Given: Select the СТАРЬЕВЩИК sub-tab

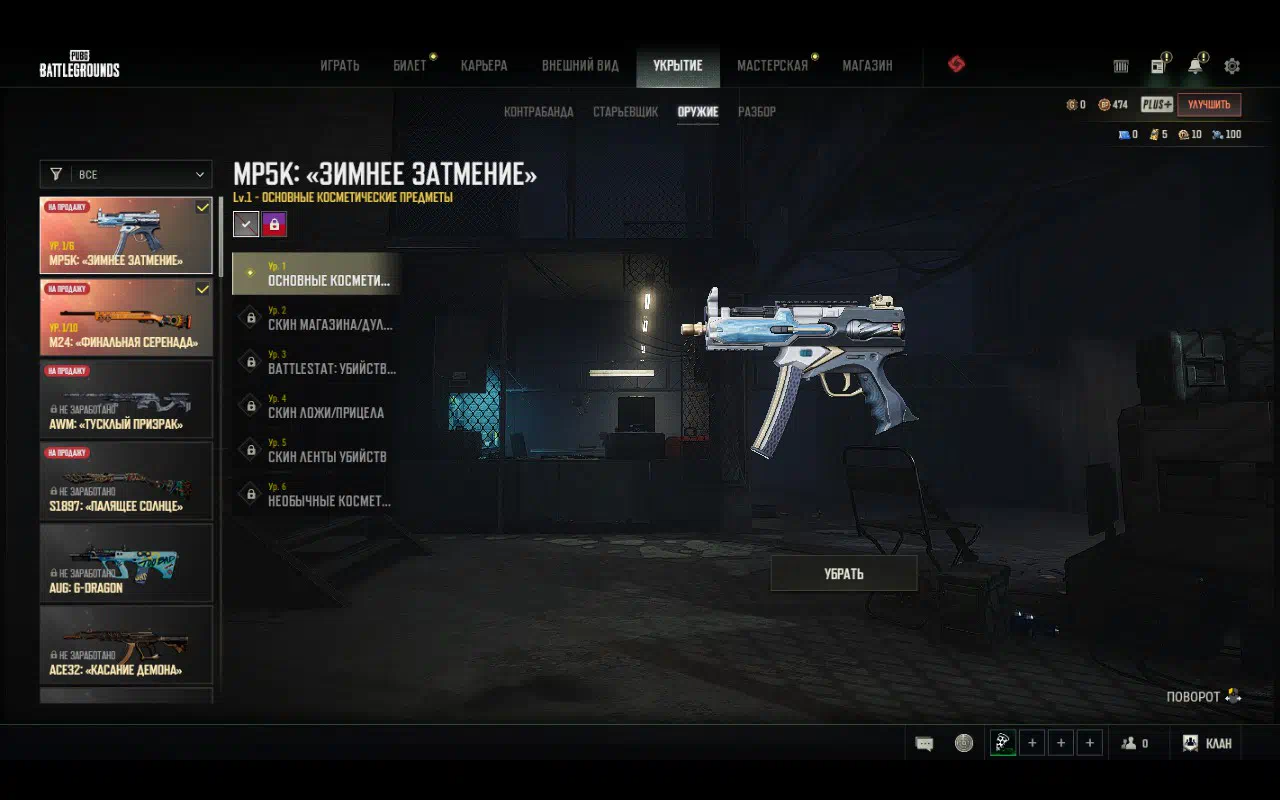Looking at the screenshot, I should [x=625, y=112].
